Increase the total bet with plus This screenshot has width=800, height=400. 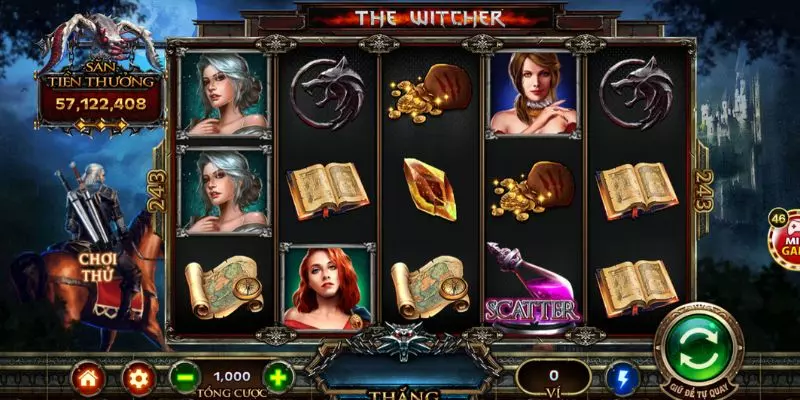[278, 378]
